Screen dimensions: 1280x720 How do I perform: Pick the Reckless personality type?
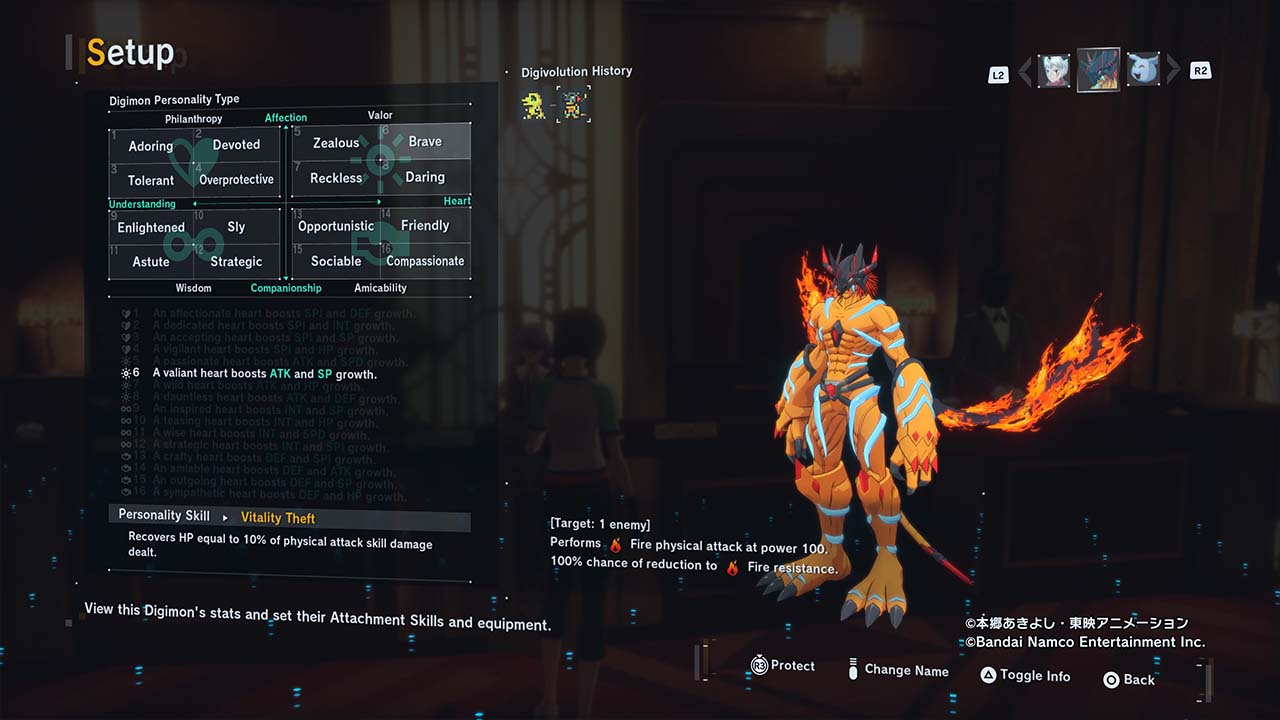click(336, 178)
